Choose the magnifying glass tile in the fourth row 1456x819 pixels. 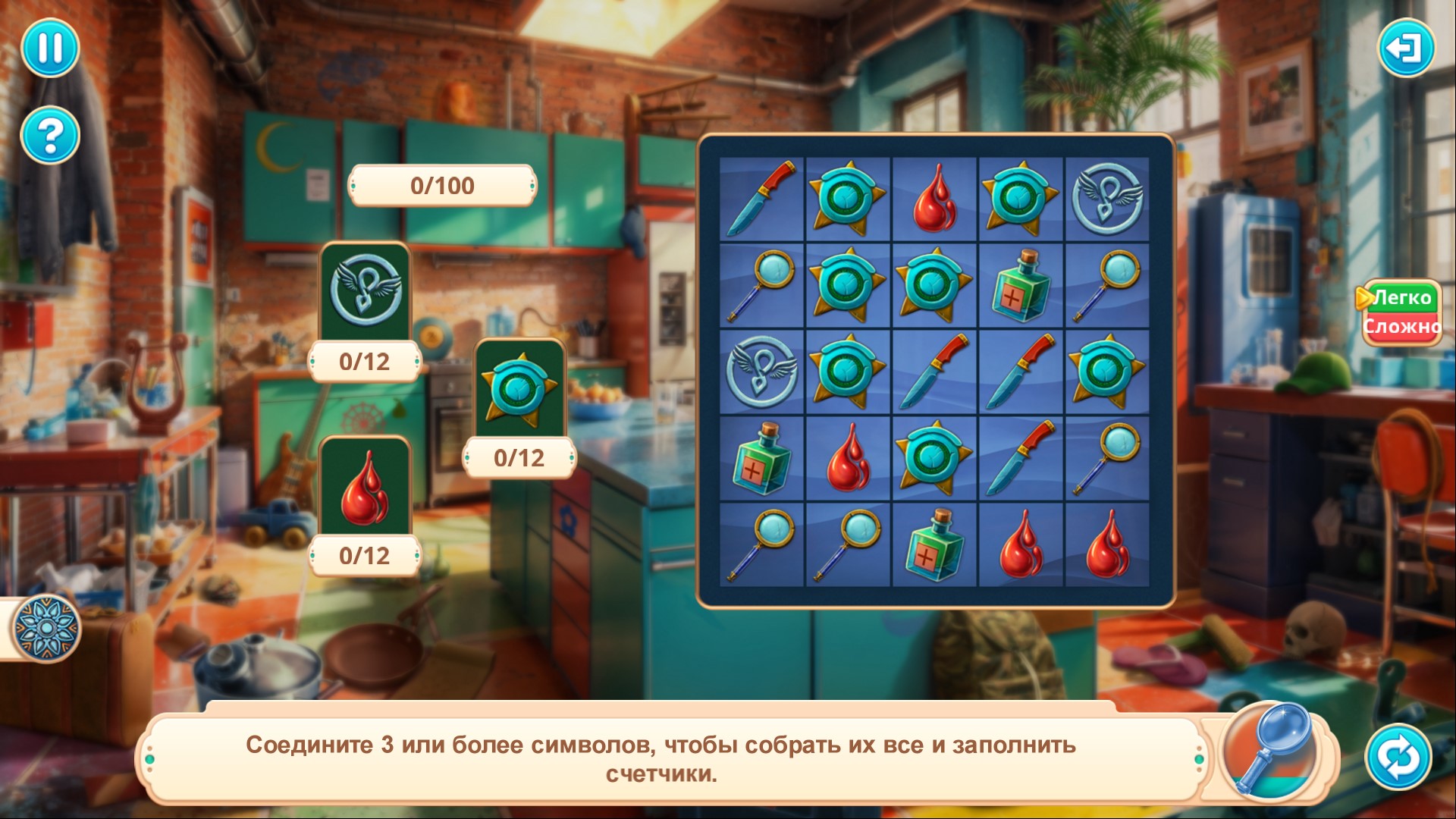1107,458
